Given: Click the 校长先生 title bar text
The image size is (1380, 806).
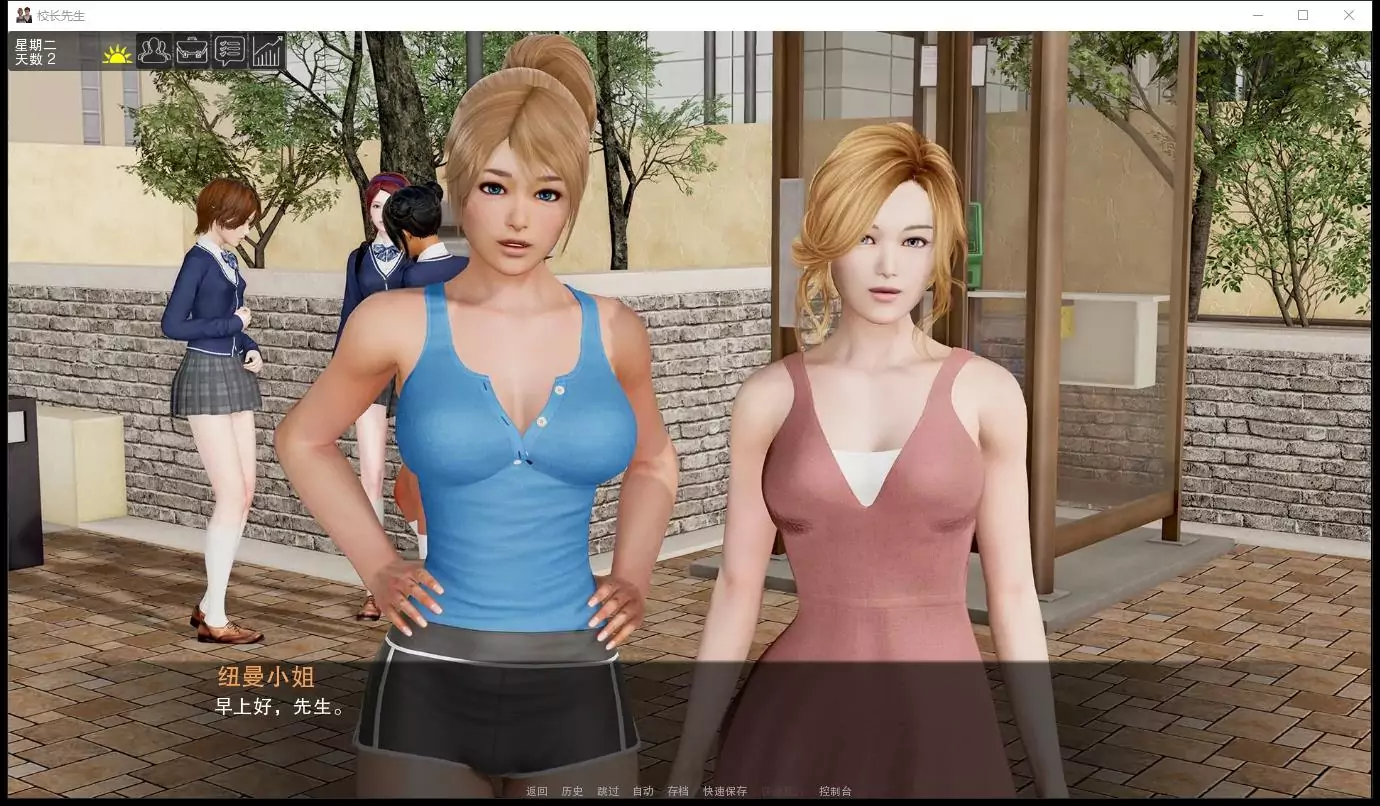Looking at the screenshot, I should tap(60, 14).
